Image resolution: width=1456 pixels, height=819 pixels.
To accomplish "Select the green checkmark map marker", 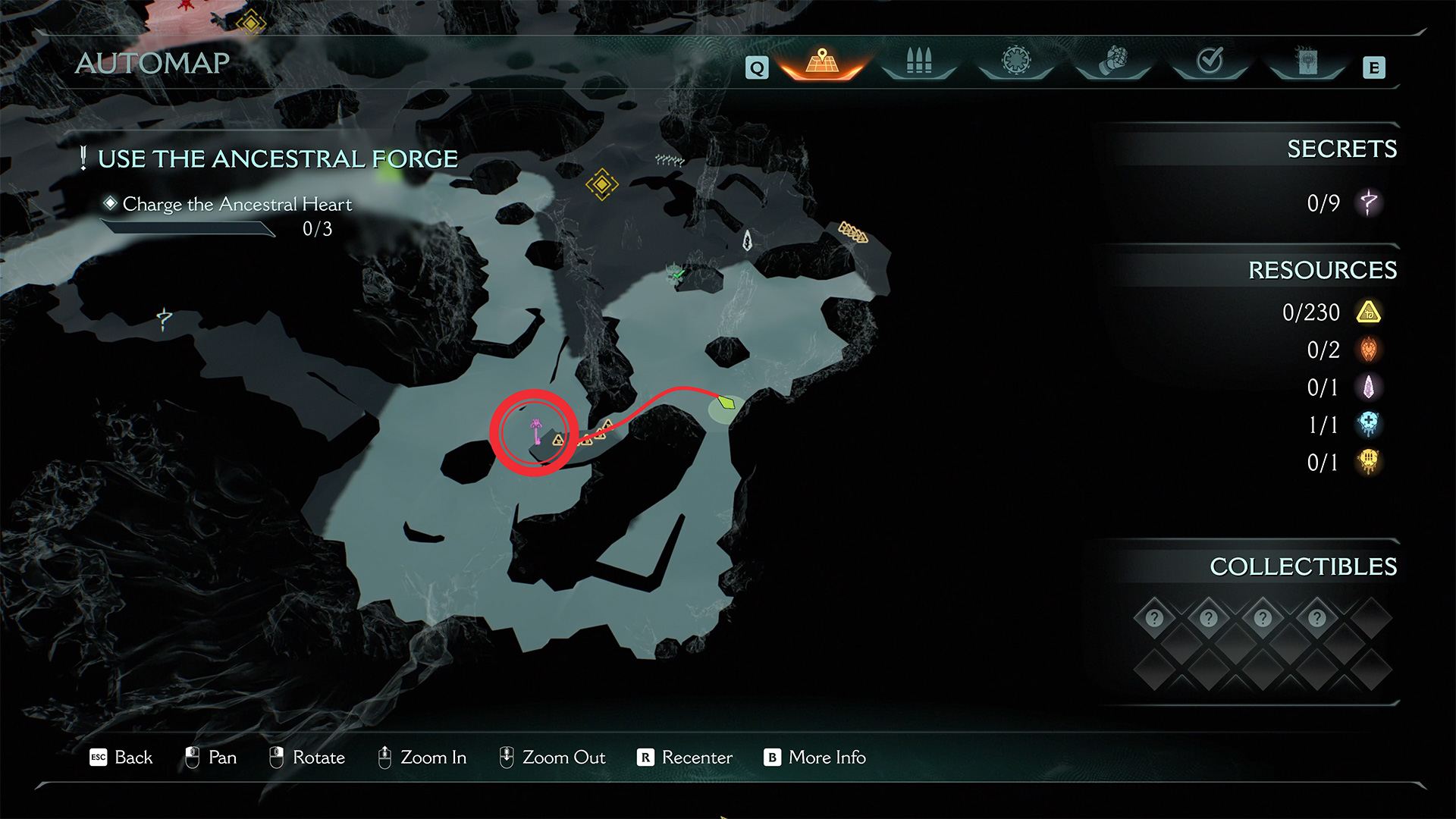I will (x=678, y=274).
